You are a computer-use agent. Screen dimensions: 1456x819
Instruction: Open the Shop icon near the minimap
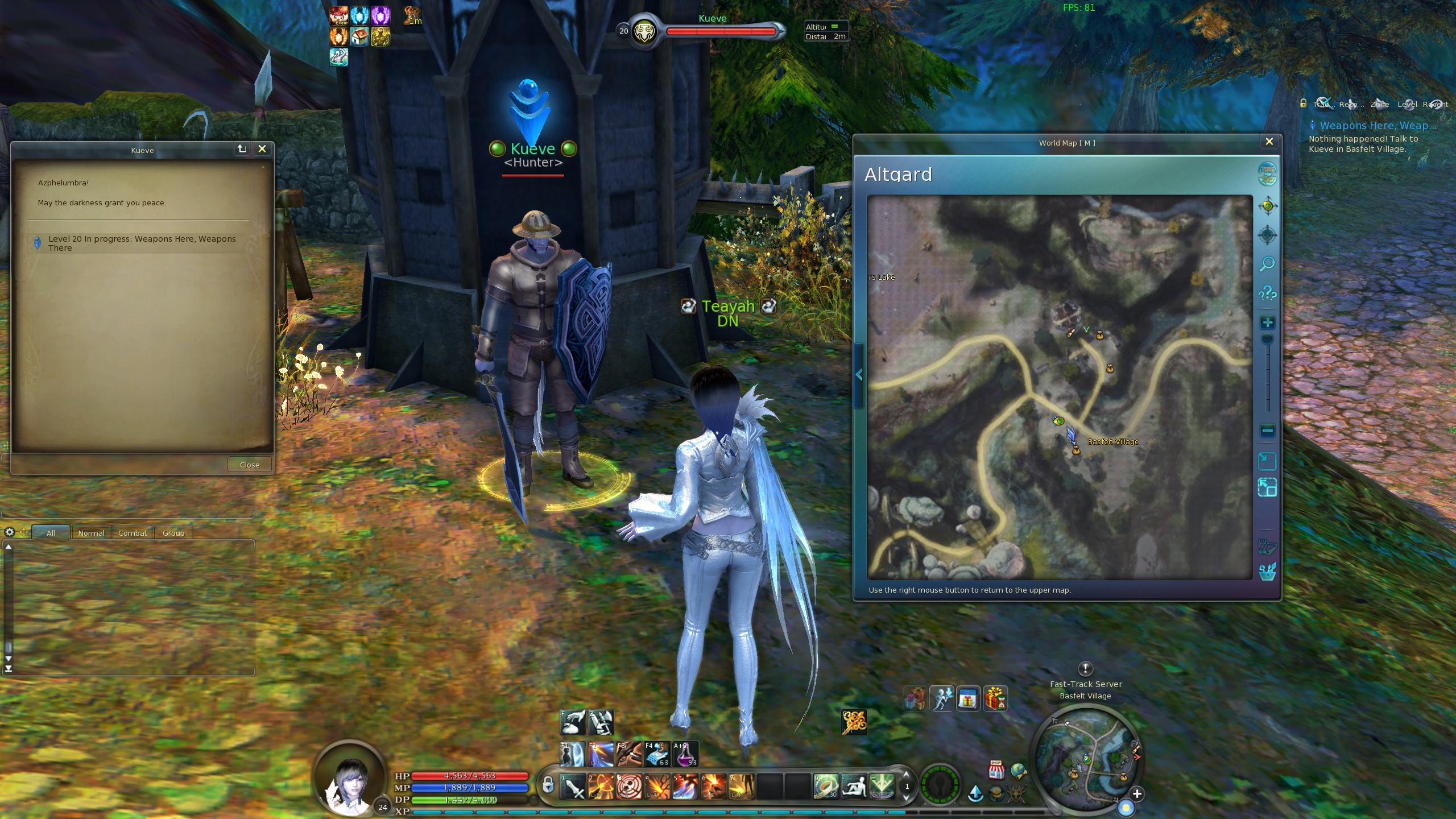coord(996,770)
